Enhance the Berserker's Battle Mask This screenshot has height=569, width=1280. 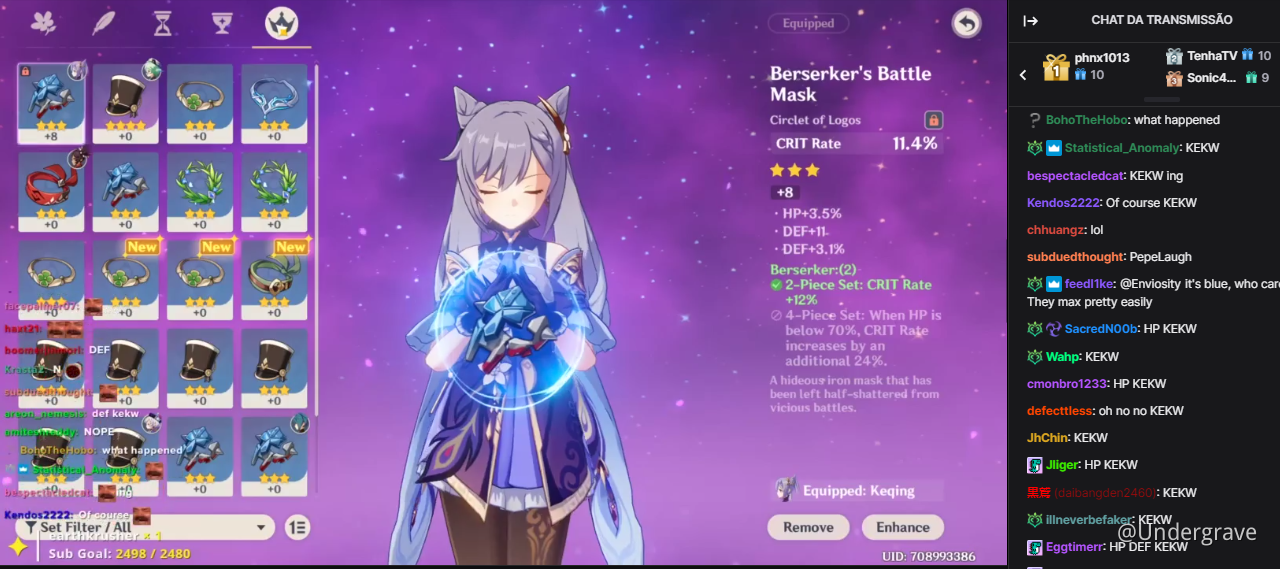(x=903, y=527)
